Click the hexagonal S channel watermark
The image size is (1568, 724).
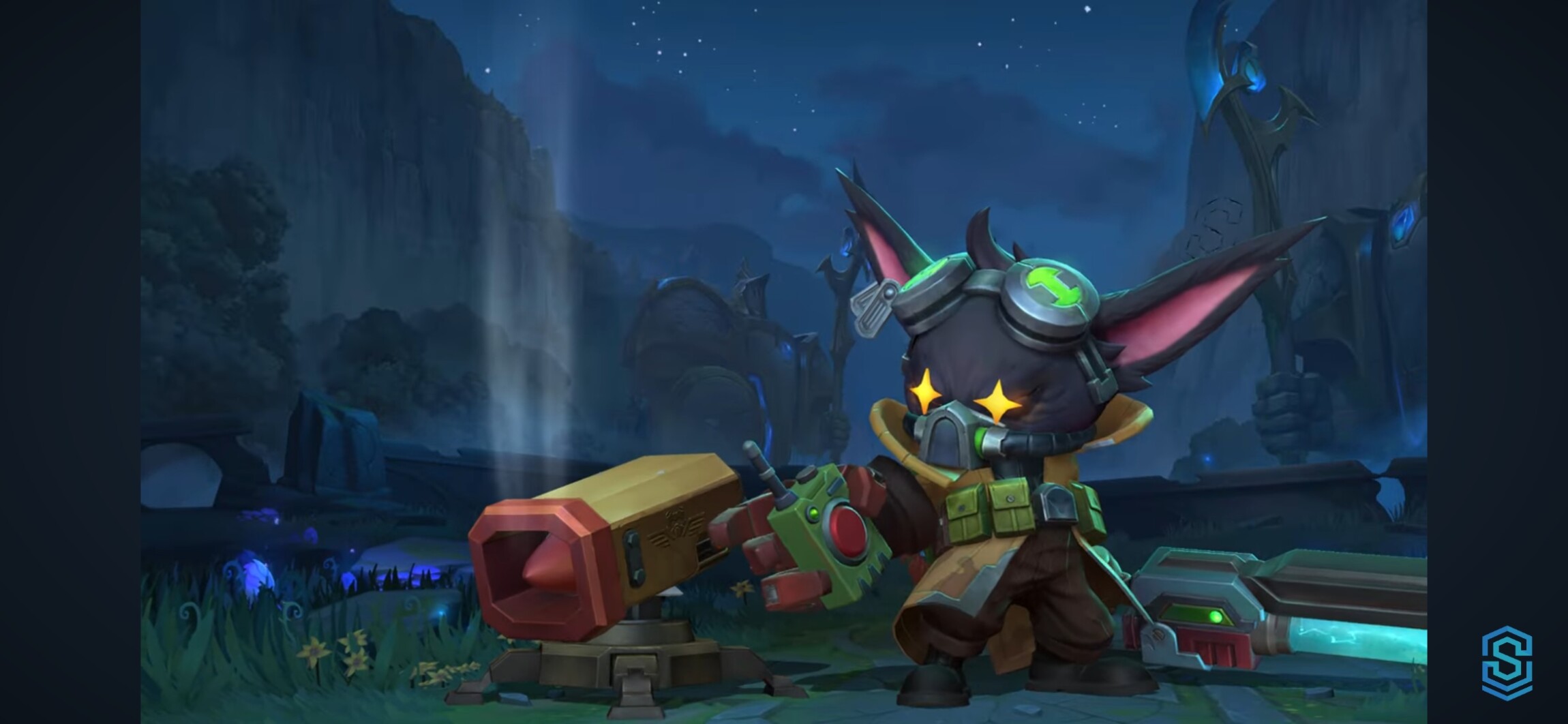click(1506, 663)
